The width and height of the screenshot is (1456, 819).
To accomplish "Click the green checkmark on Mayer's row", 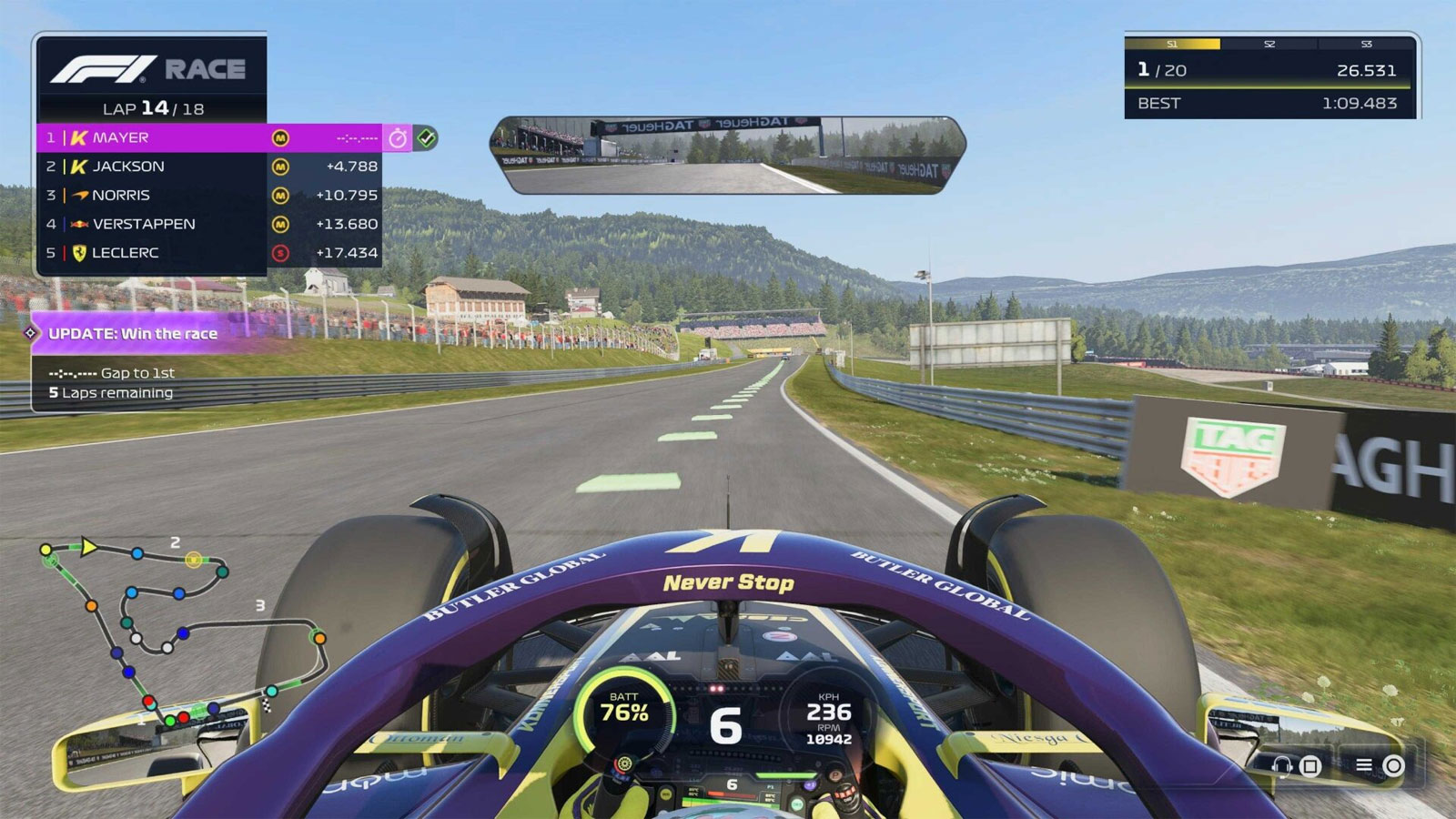I will (428, 137).
